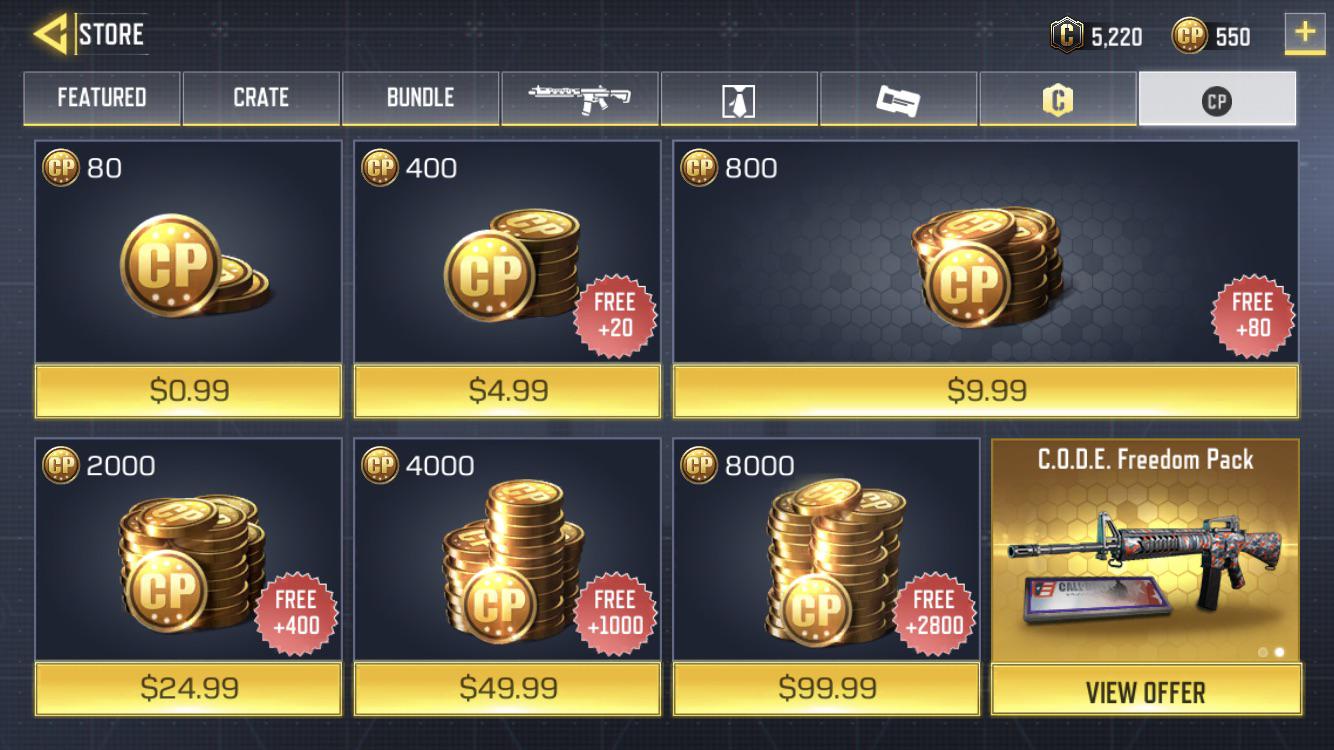Tap the plus button to add currency
This screenshot has height=750, width=1334.
tap(1303, 32)
